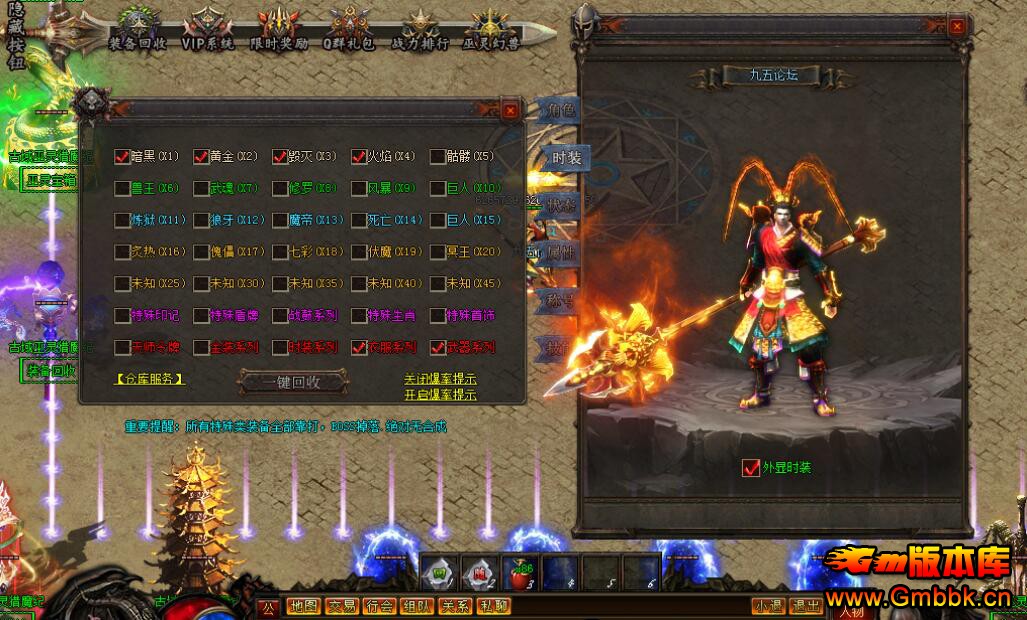Image resolution: width=1027 pixels, height=620 pixels.
Task: Open the 仓库服务 link
Action: tap(150, 379)
